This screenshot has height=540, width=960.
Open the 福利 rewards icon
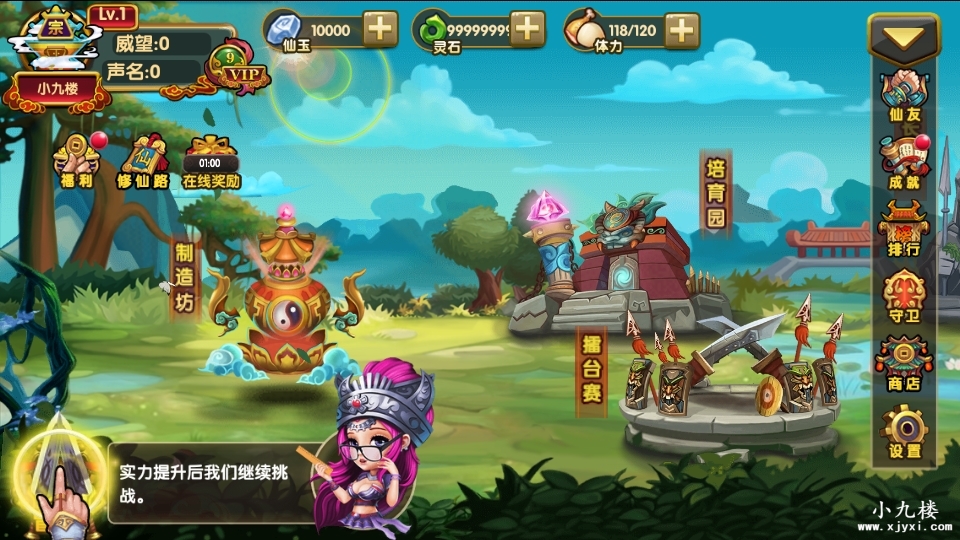78,161
